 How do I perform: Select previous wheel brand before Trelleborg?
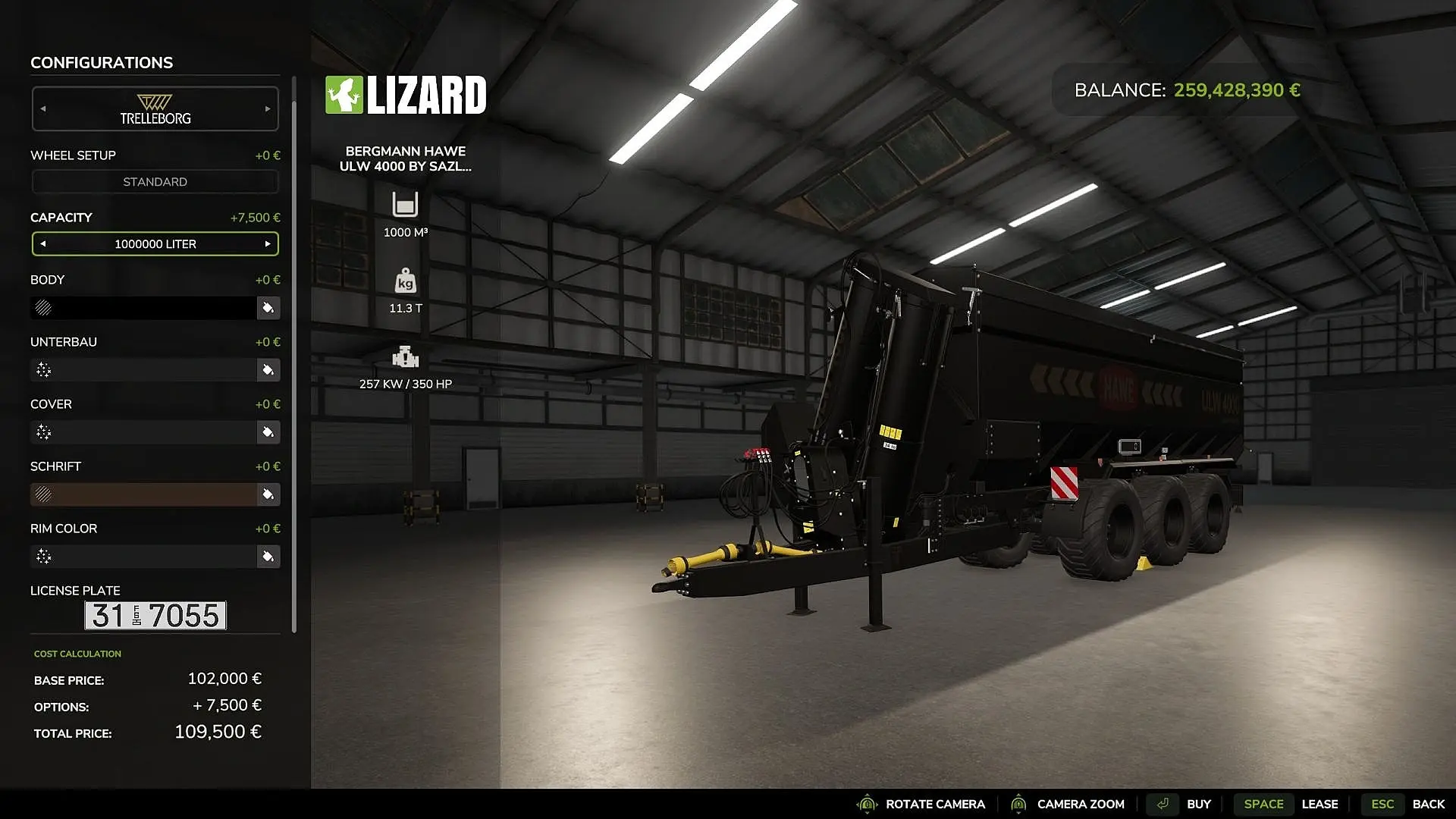click(x=43, y=109)
